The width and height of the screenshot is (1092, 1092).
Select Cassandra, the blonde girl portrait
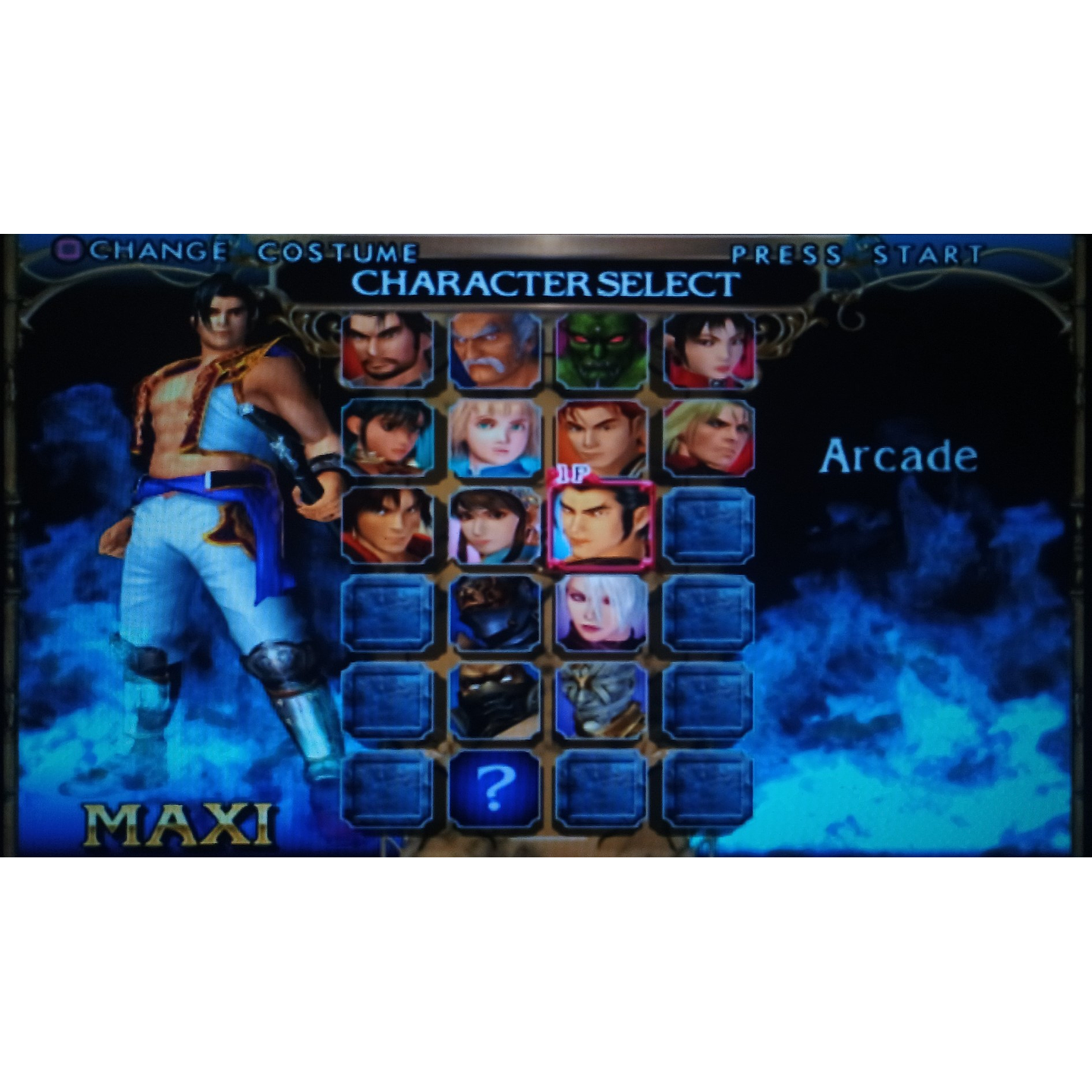coord(494,440)
